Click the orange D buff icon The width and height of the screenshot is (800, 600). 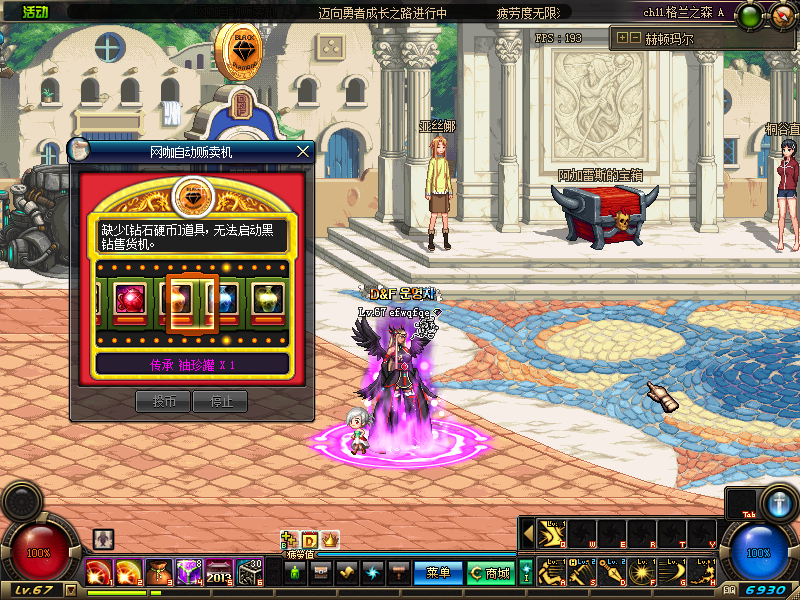[x=310, y=540]
